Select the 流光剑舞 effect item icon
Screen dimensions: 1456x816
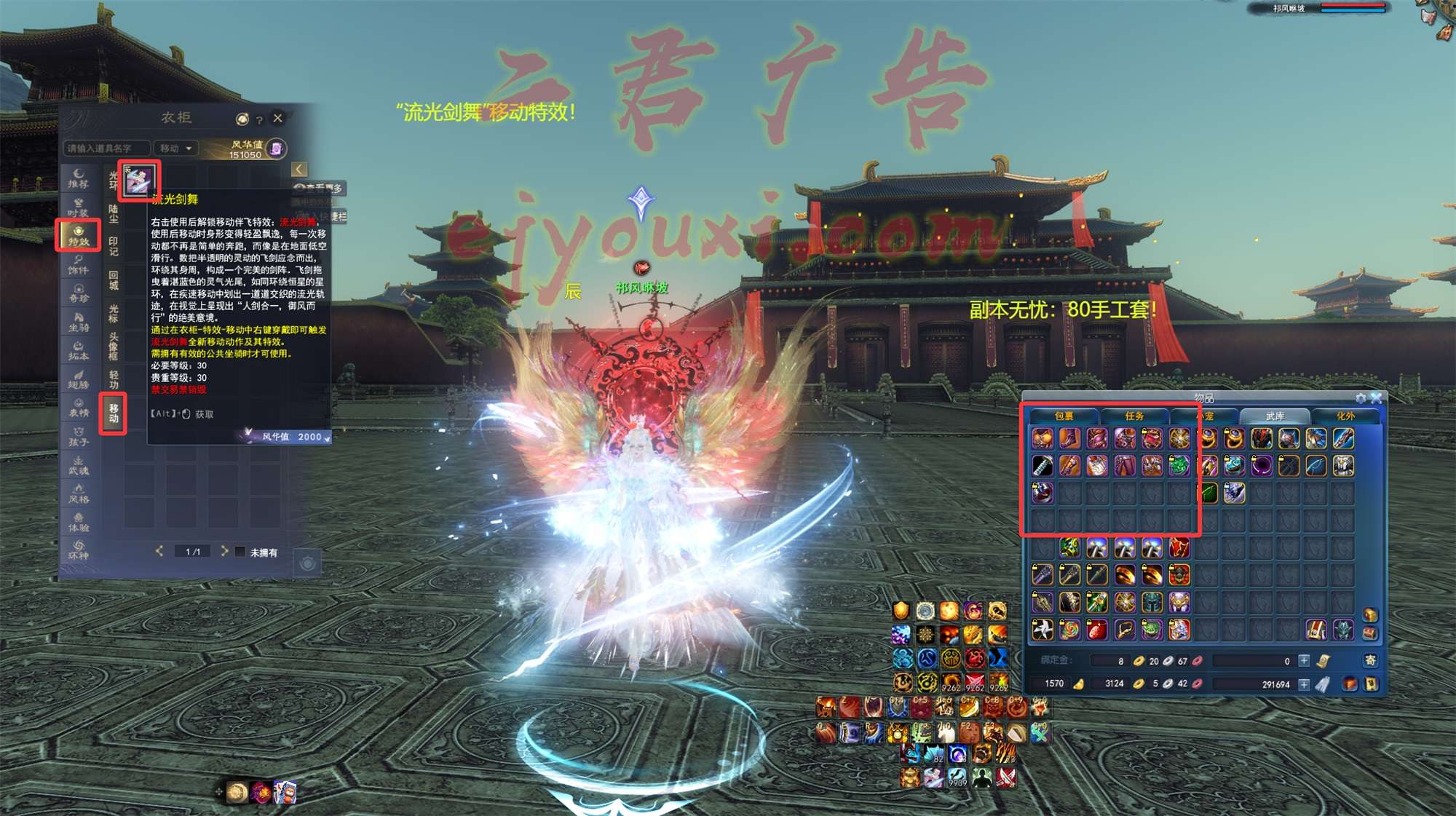point(139,180)
